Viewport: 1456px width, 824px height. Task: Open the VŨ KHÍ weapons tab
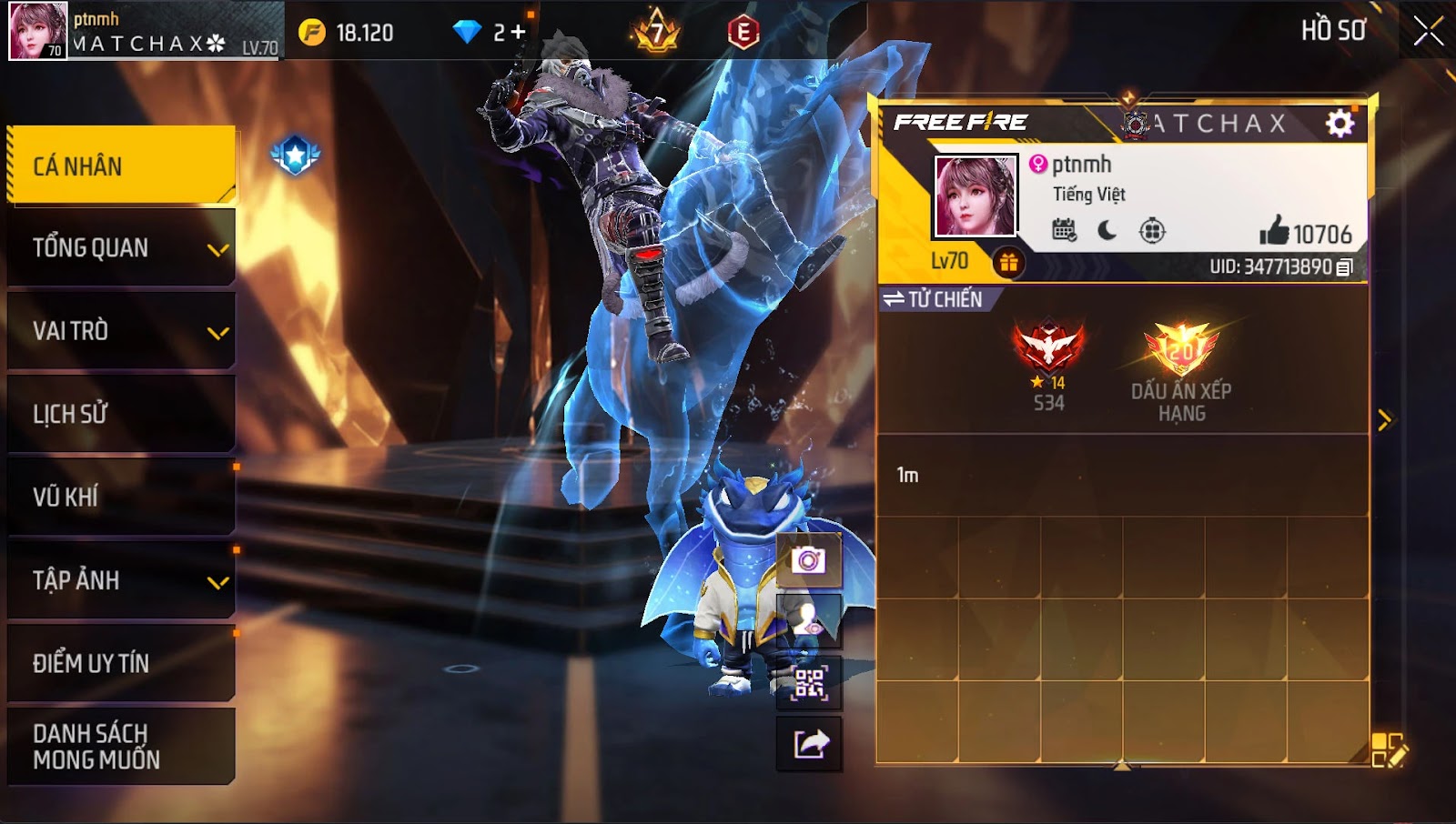coord(121,497)
